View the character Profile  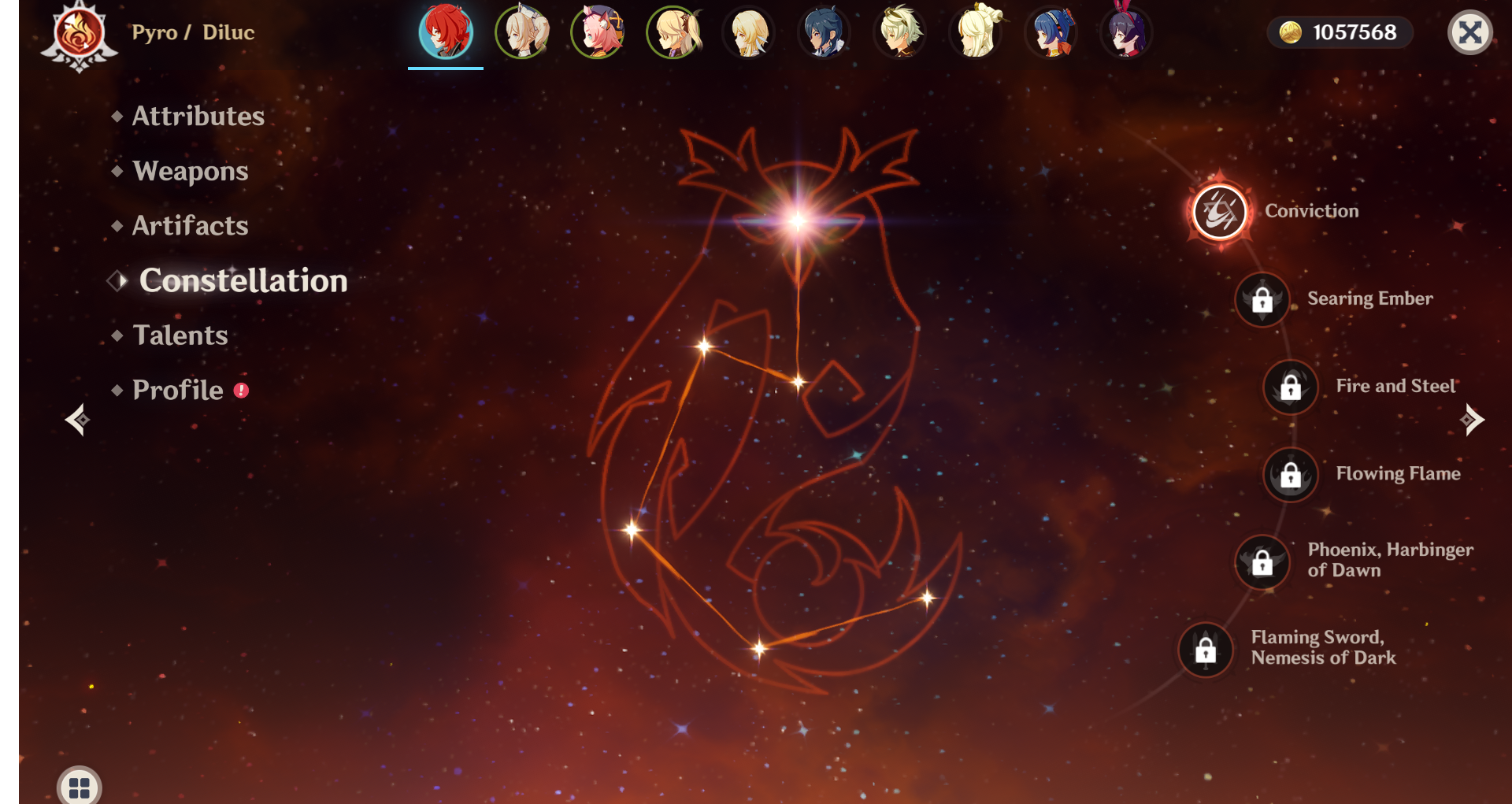coord(178,391)
